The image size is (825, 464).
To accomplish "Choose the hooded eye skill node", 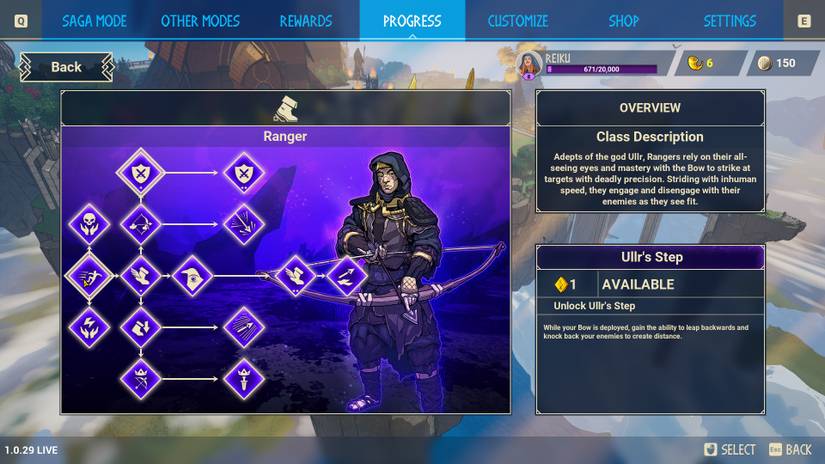I will (x=192, y=275).
